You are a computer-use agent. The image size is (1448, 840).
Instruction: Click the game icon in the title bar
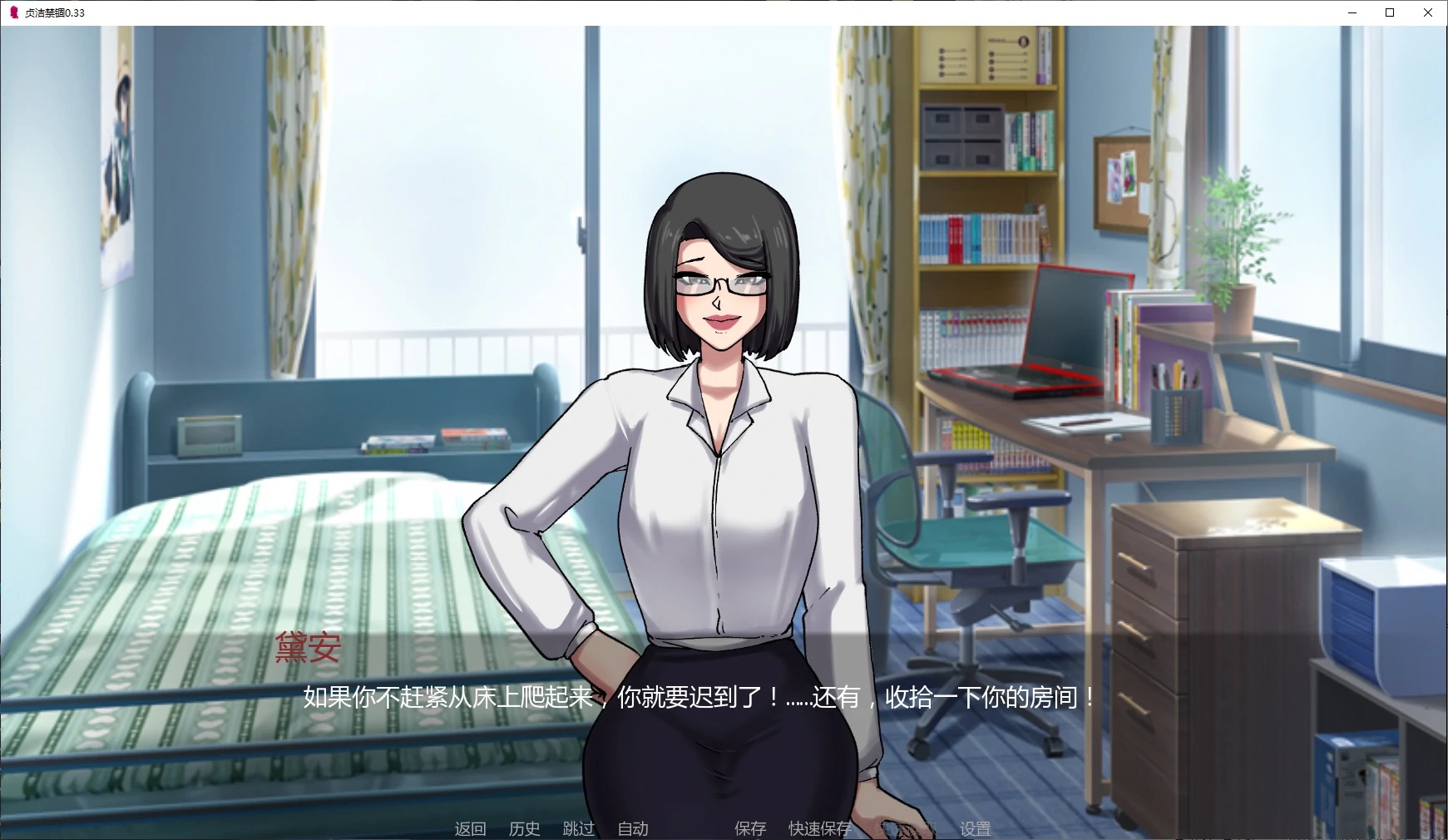(12, 12)
